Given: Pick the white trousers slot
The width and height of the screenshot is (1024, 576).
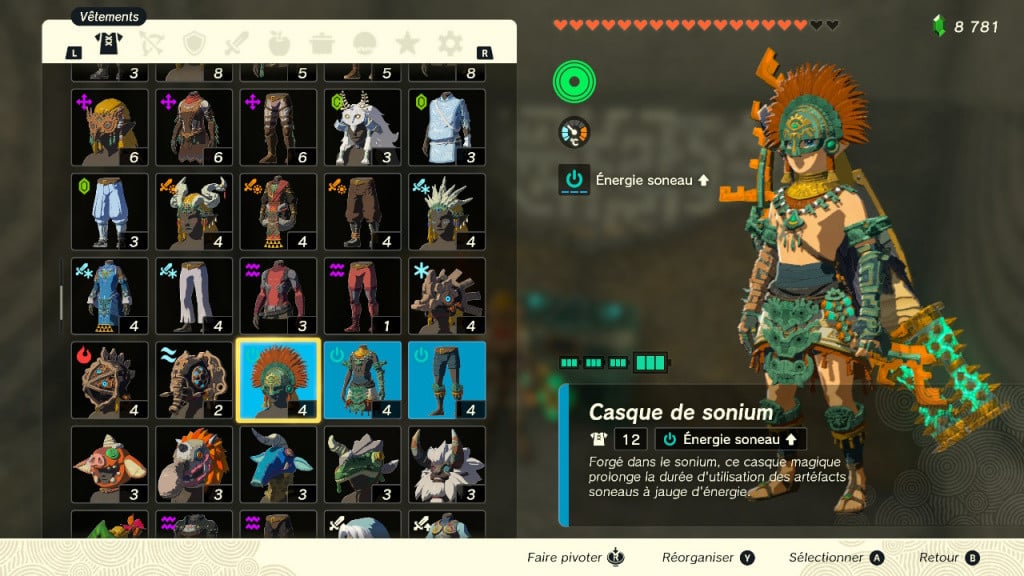Looking at the screenshot, I should (194, 295).
